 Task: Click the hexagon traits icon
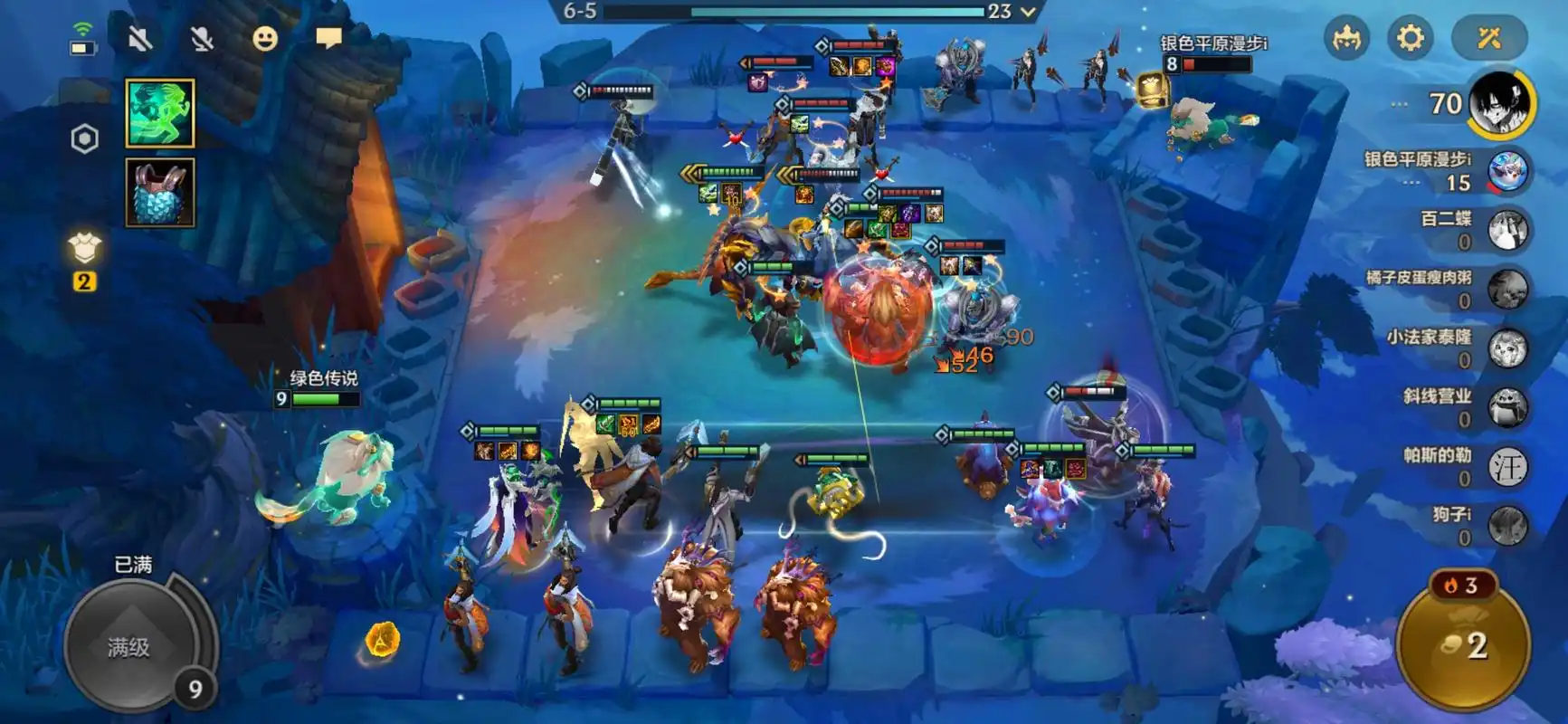[84, 138]
